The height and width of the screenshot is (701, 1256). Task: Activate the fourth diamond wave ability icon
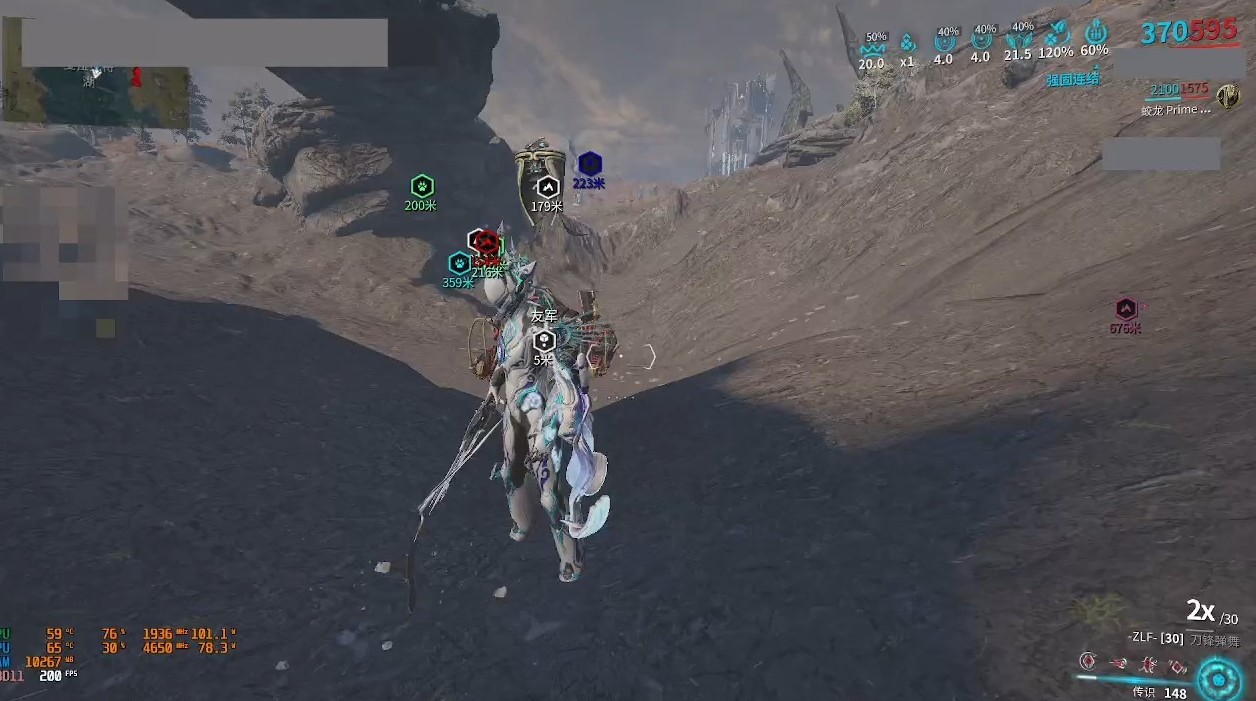pyautogui.click(x=1178, y=665)
